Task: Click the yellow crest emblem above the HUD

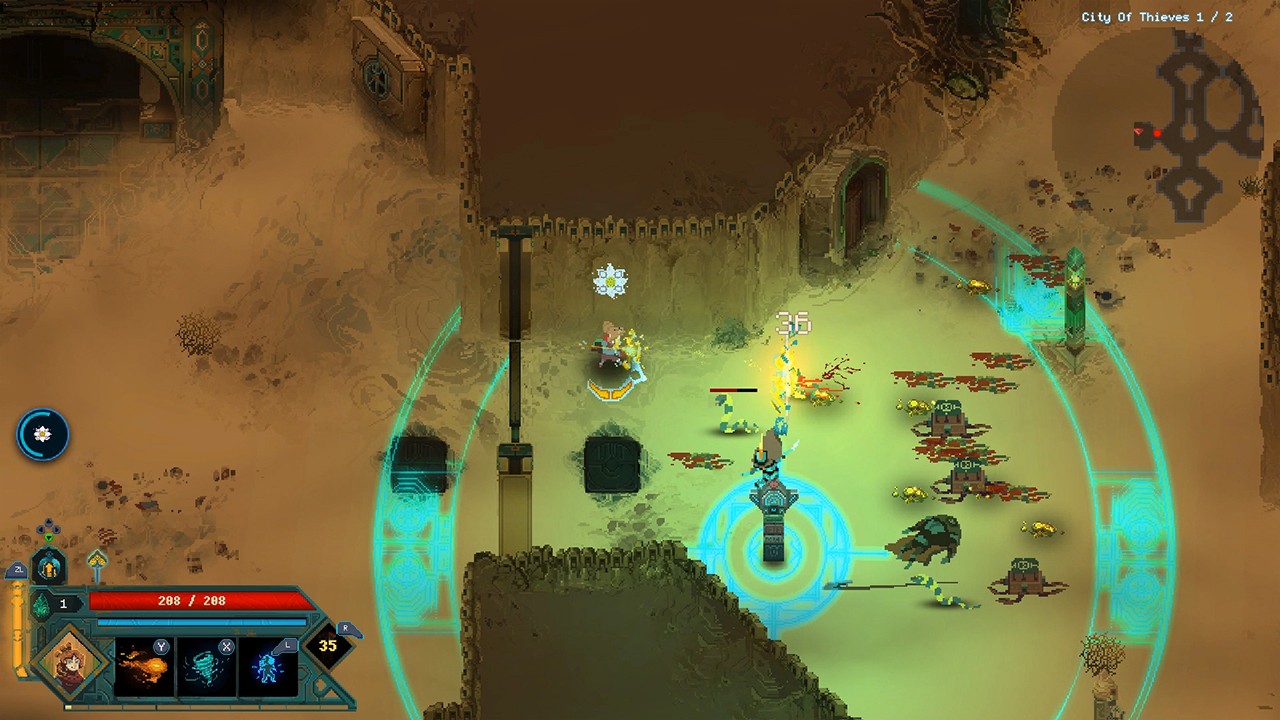Action: click(x=99, y=560)
